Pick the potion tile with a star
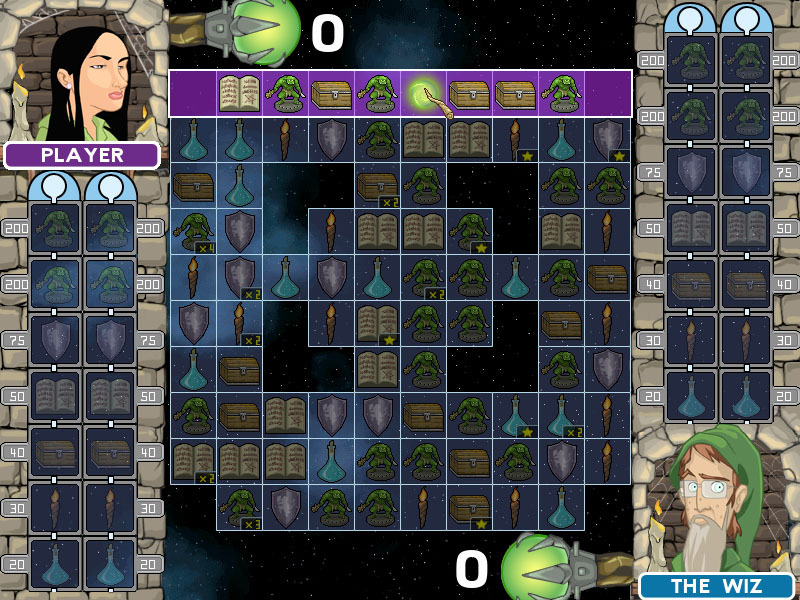 click(515, 416)
